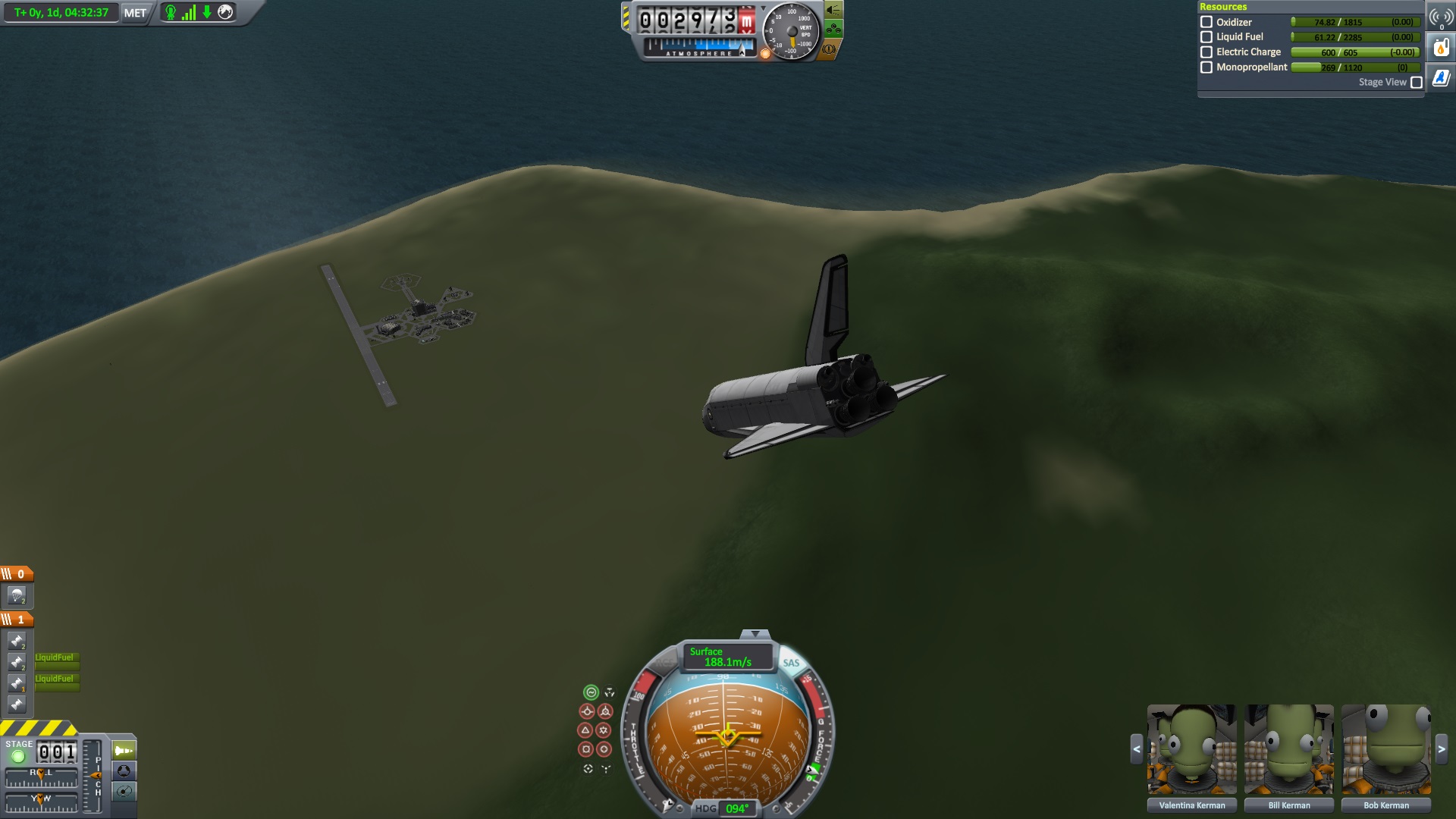The width and height of the screenshot is (1456, 819).
Task: Open the CommNet signal antenna button
Action: (1441, 18)
